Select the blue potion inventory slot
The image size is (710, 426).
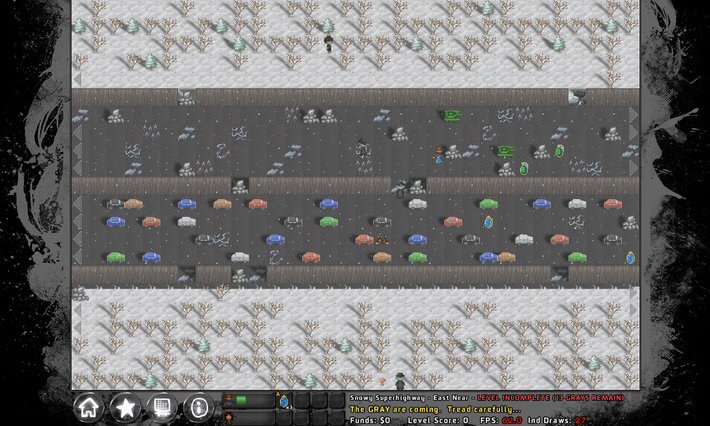(x=284, y=401)
